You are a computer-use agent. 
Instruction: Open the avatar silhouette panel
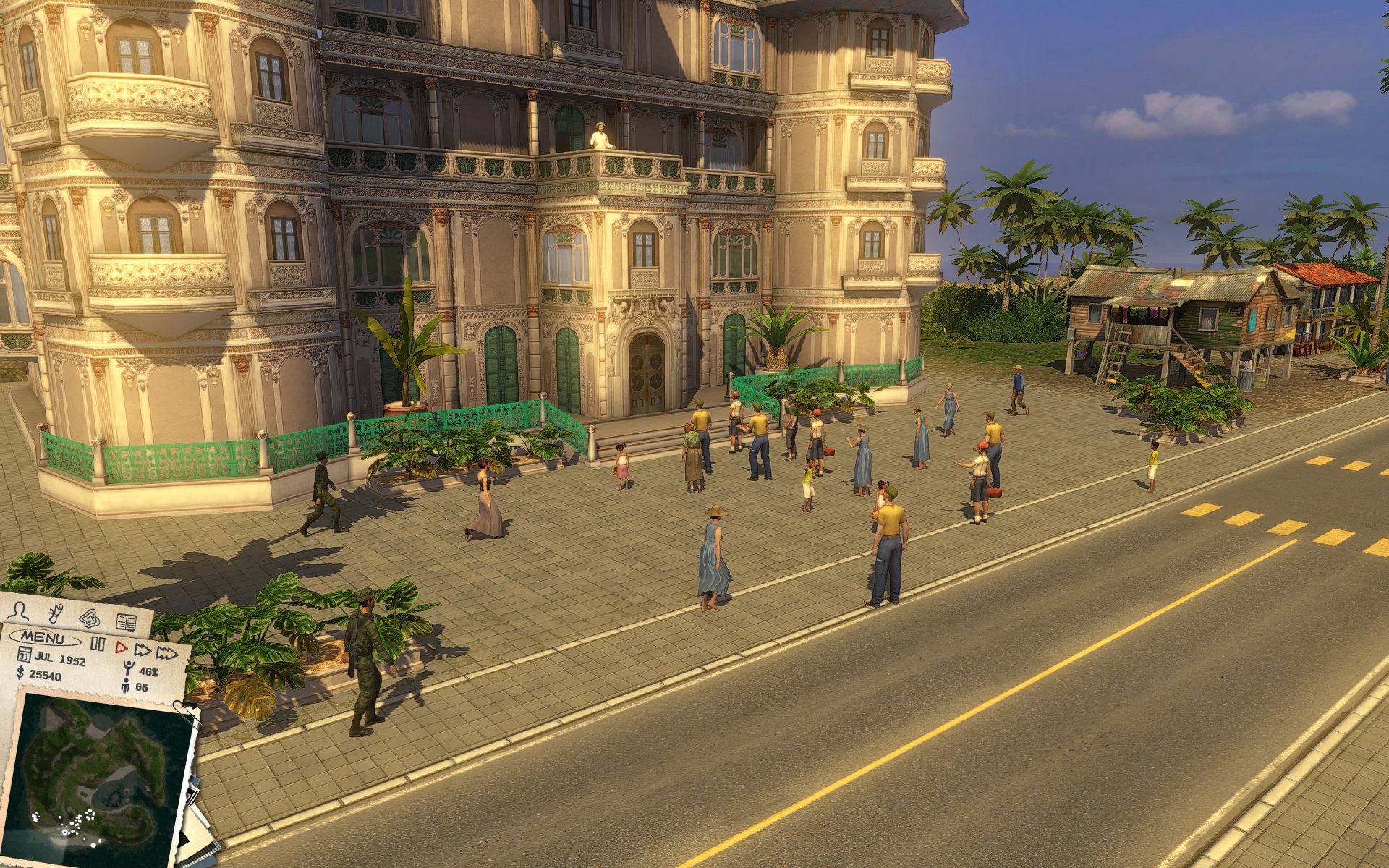click(18, 611)
